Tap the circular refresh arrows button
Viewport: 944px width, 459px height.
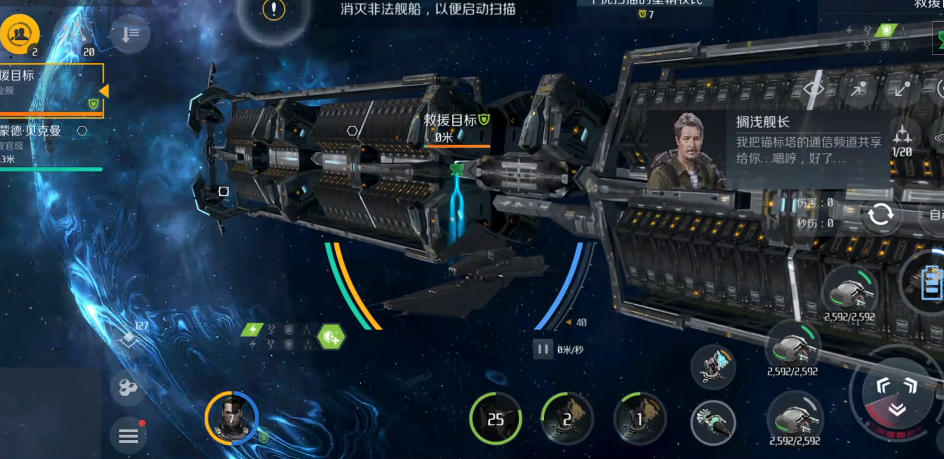[881, 215]
